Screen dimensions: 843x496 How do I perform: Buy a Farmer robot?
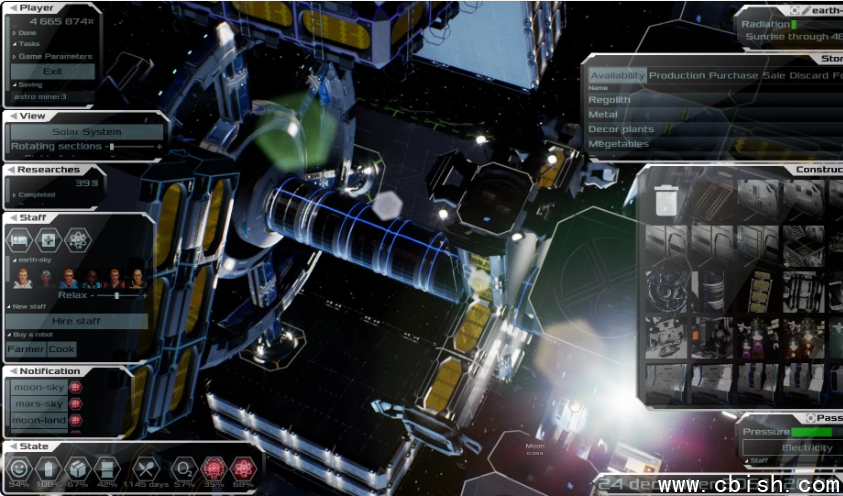click(26, 349)
